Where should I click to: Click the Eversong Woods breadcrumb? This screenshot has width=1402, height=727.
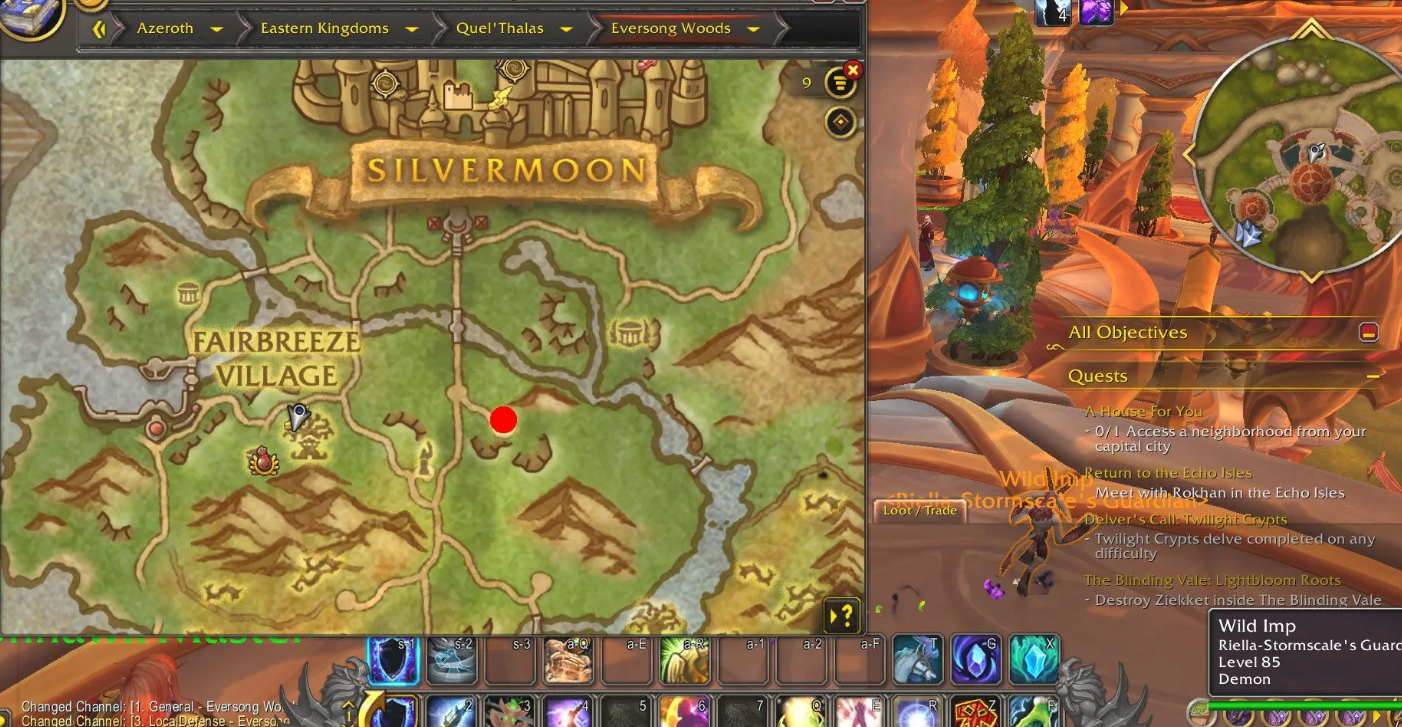[x=670, y=28]
